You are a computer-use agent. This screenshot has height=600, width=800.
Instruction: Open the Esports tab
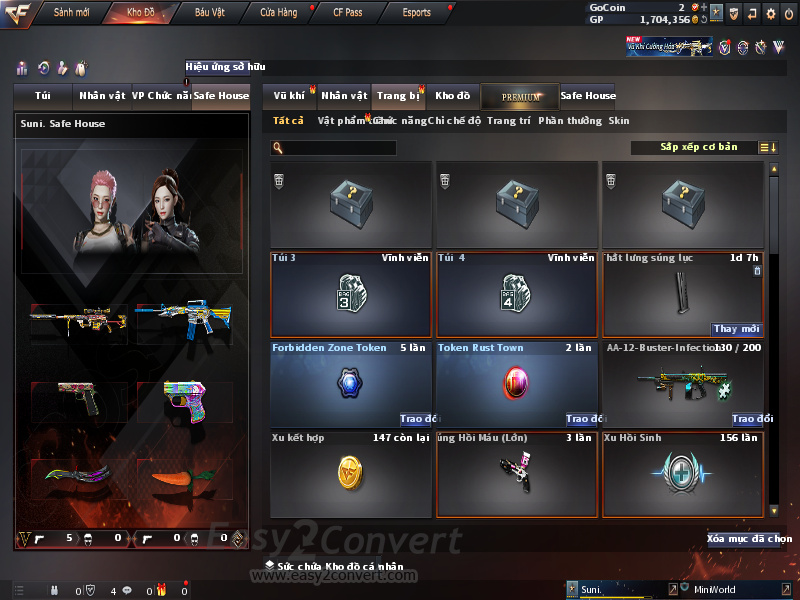[416, 12]
